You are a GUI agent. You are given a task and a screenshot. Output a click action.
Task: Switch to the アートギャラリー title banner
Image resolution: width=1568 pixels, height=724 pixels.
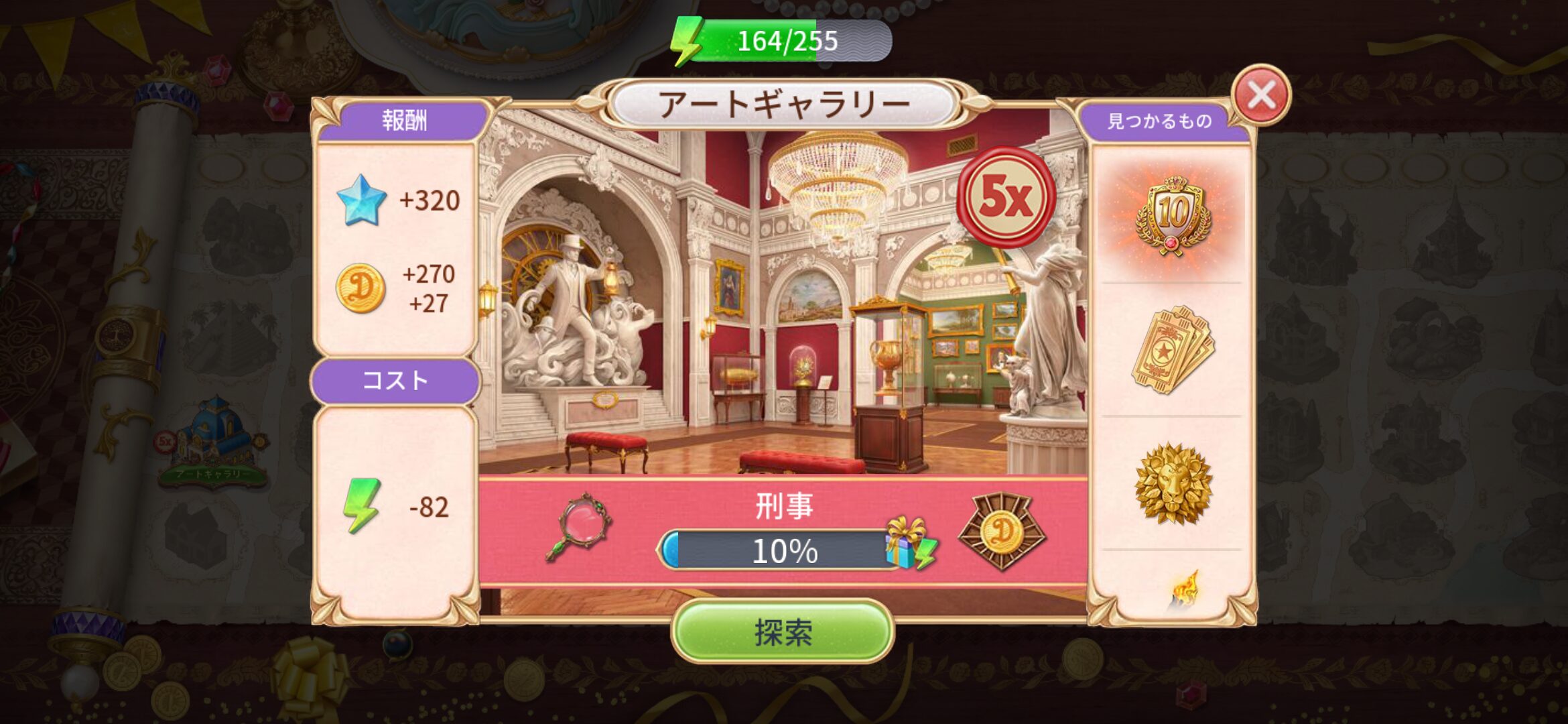click(784, 101)
